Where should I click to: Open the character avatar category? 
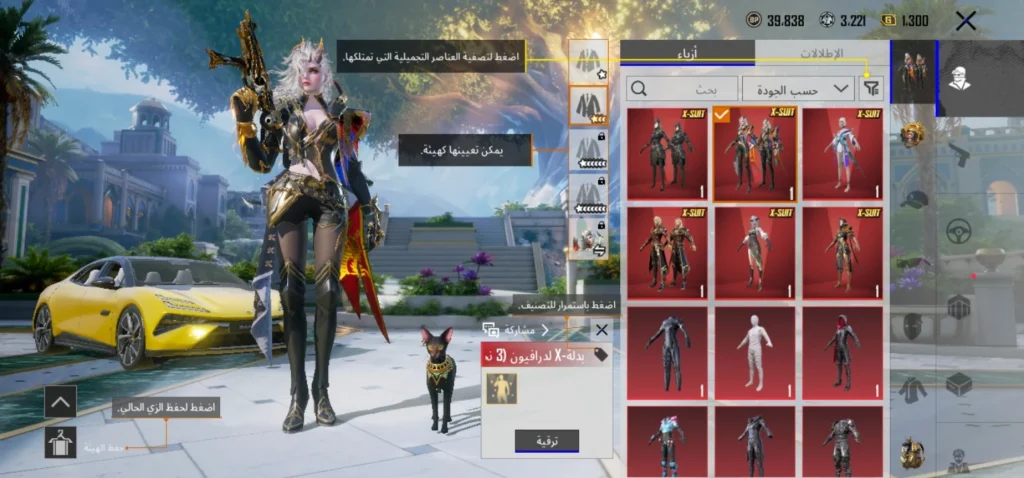tap(959, 78)
